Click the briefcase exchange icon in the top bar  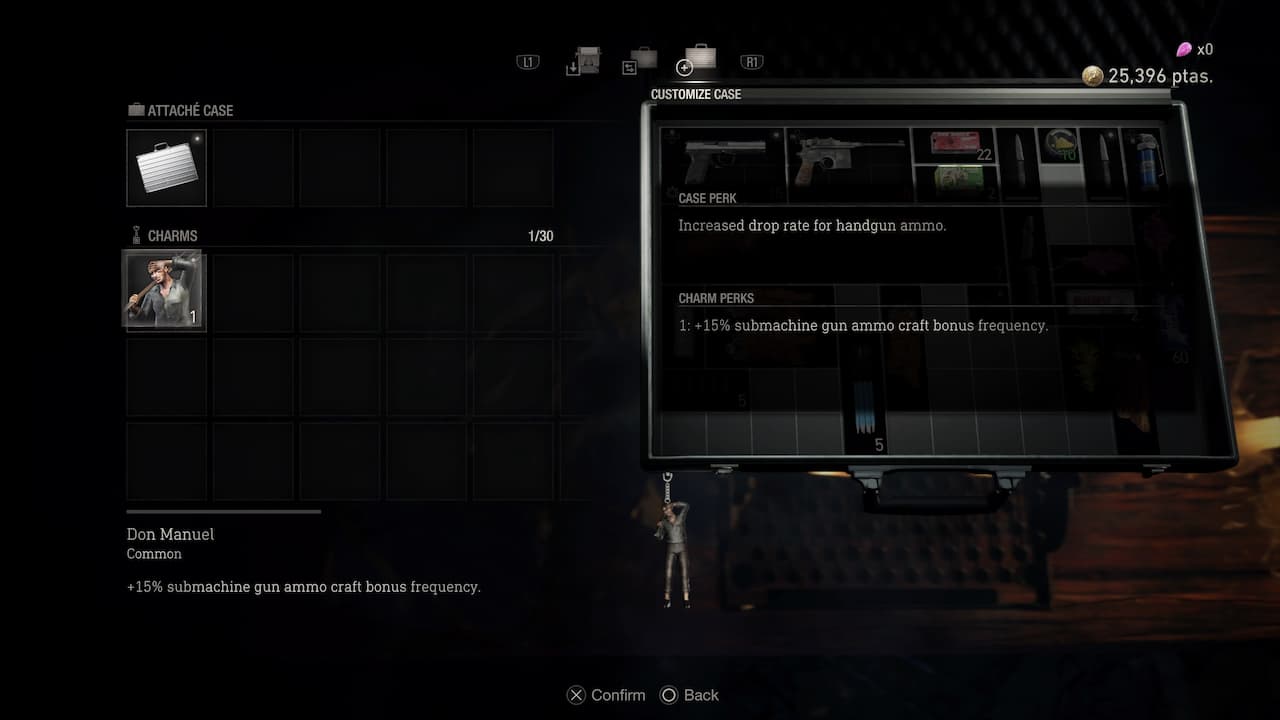pos(640,60)
